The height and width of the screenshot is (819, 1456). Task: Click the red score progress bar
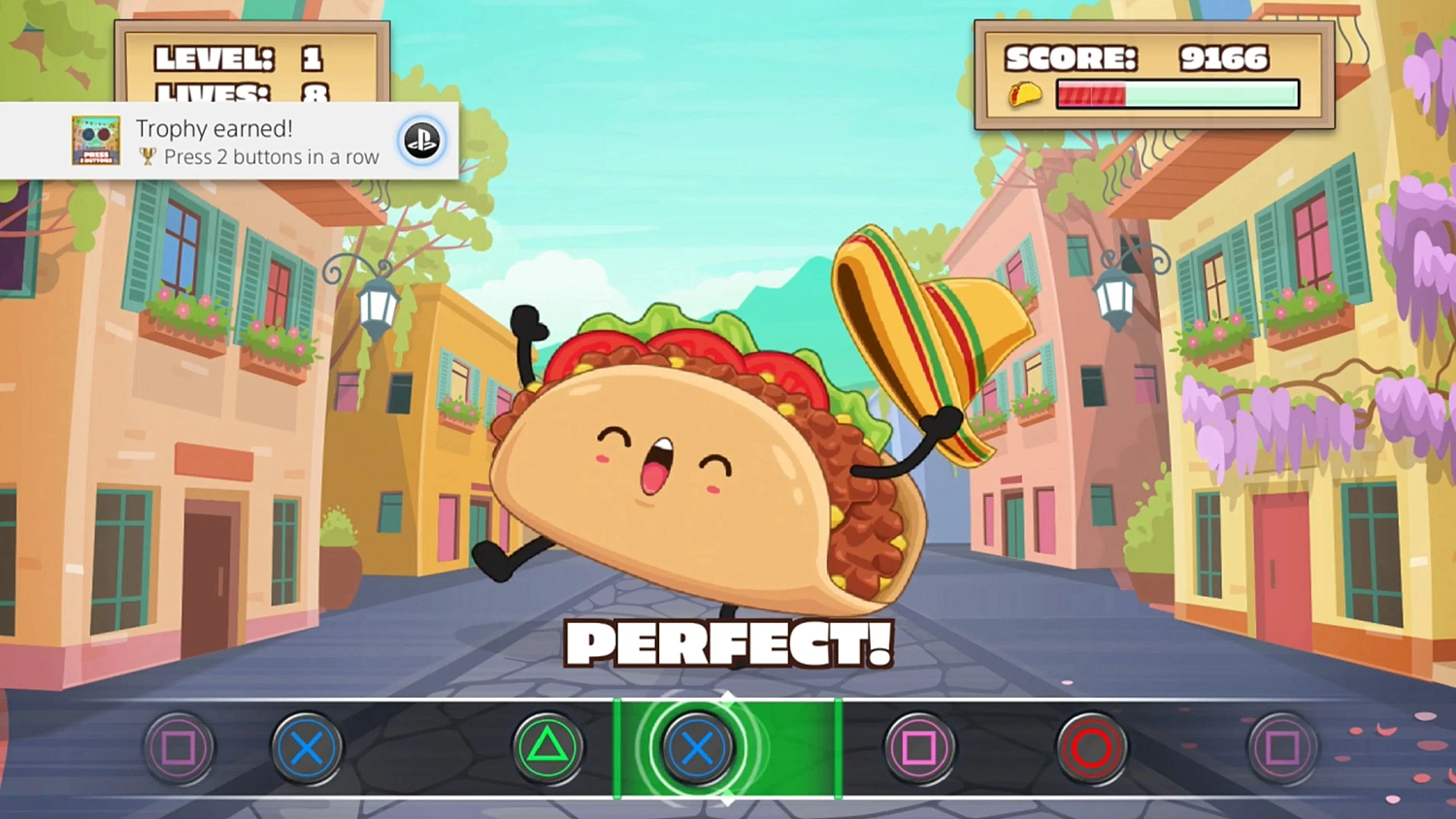(1092, 93)
